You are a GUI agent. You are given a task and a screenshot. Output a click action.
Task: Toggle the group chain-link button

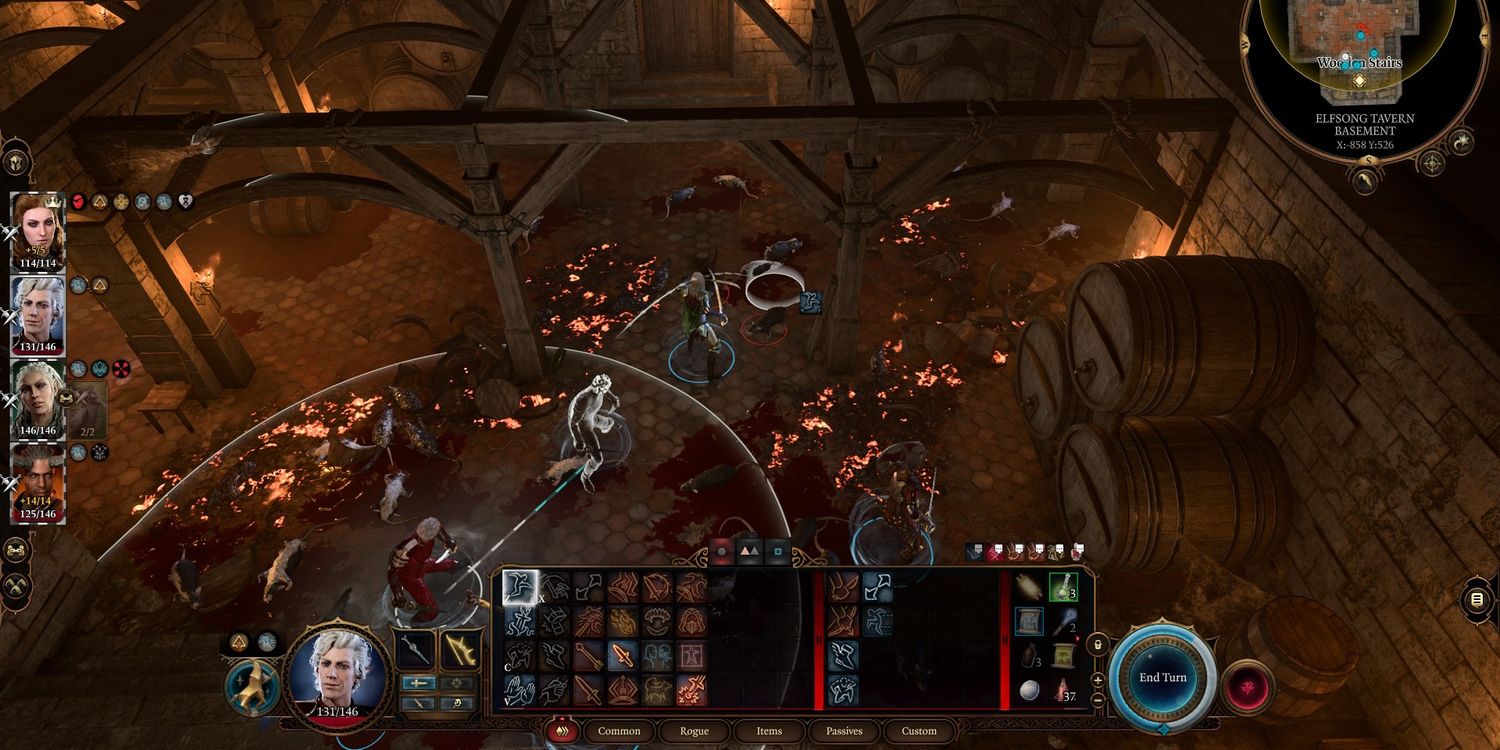17,550
